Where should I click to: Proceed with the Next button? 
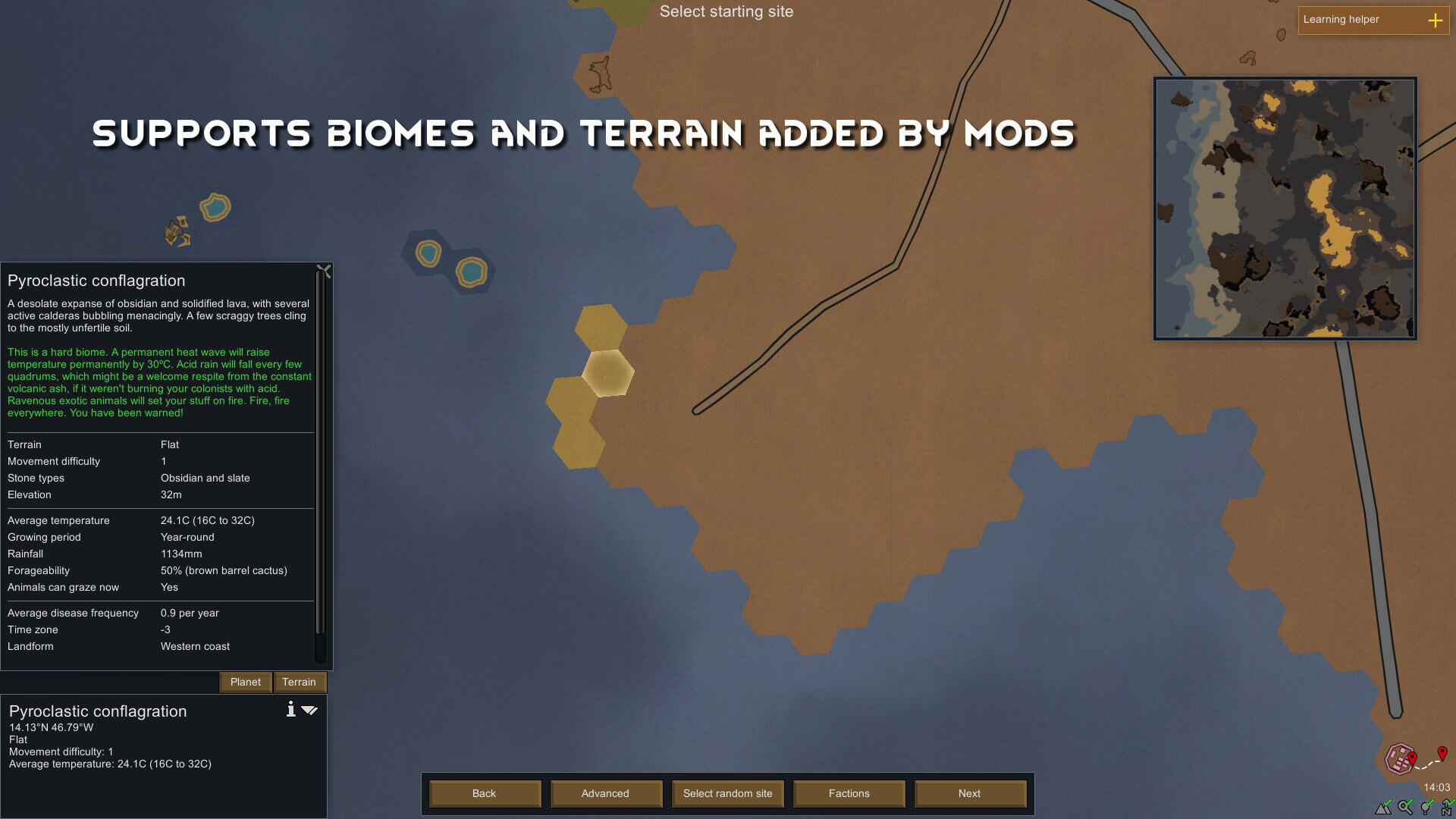pyautogui.click(x=969, y=793)
